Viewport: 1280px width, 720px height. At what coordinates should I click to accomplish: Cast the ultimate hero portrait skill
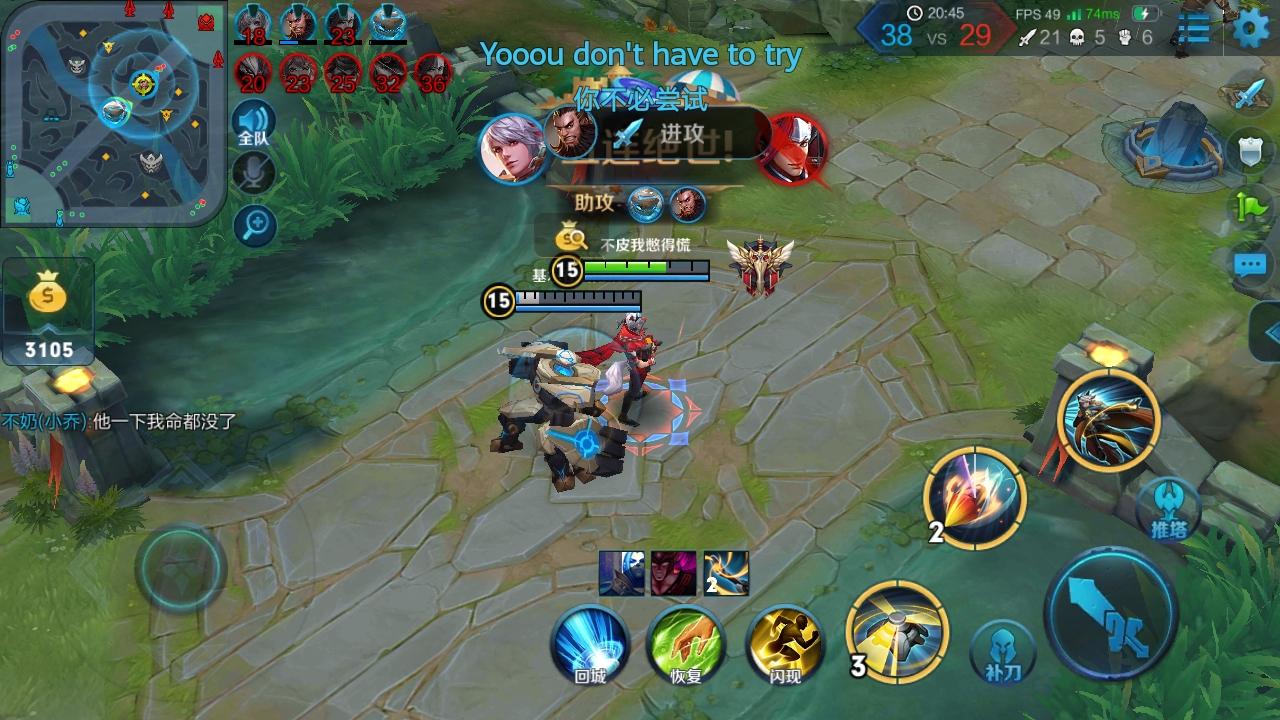pyautogui.click(x=1108, y=420)
